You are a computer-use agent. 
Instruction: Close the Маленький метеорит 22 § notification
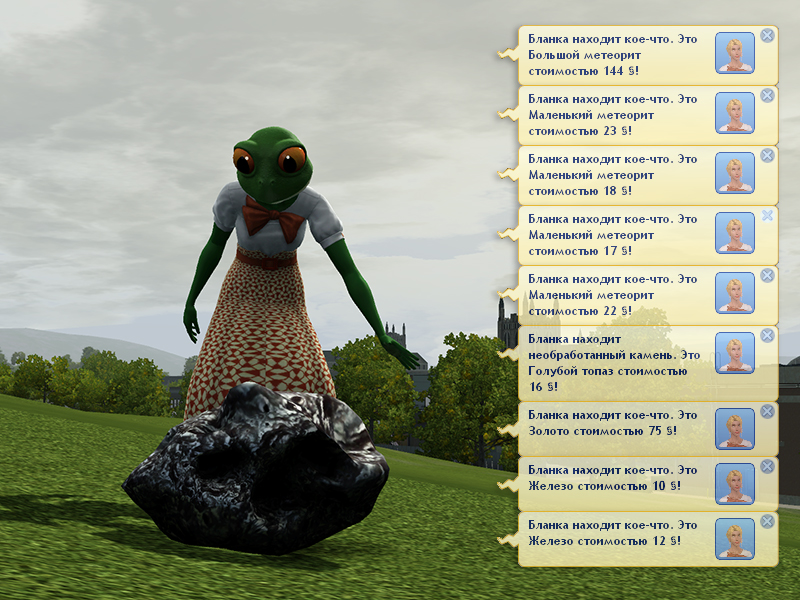coord(767,276)
